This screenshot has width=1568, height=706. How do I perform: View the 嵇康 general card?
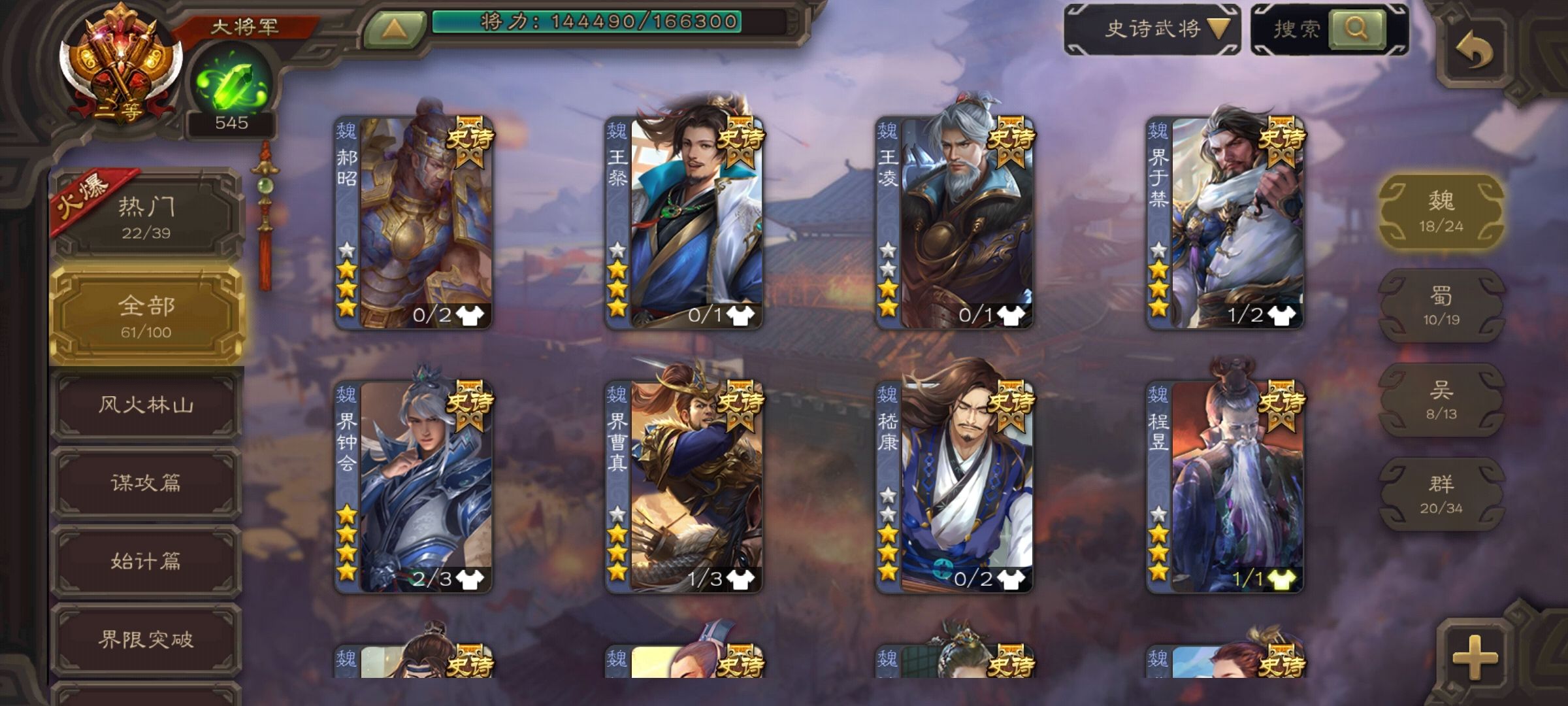point(954,486)
